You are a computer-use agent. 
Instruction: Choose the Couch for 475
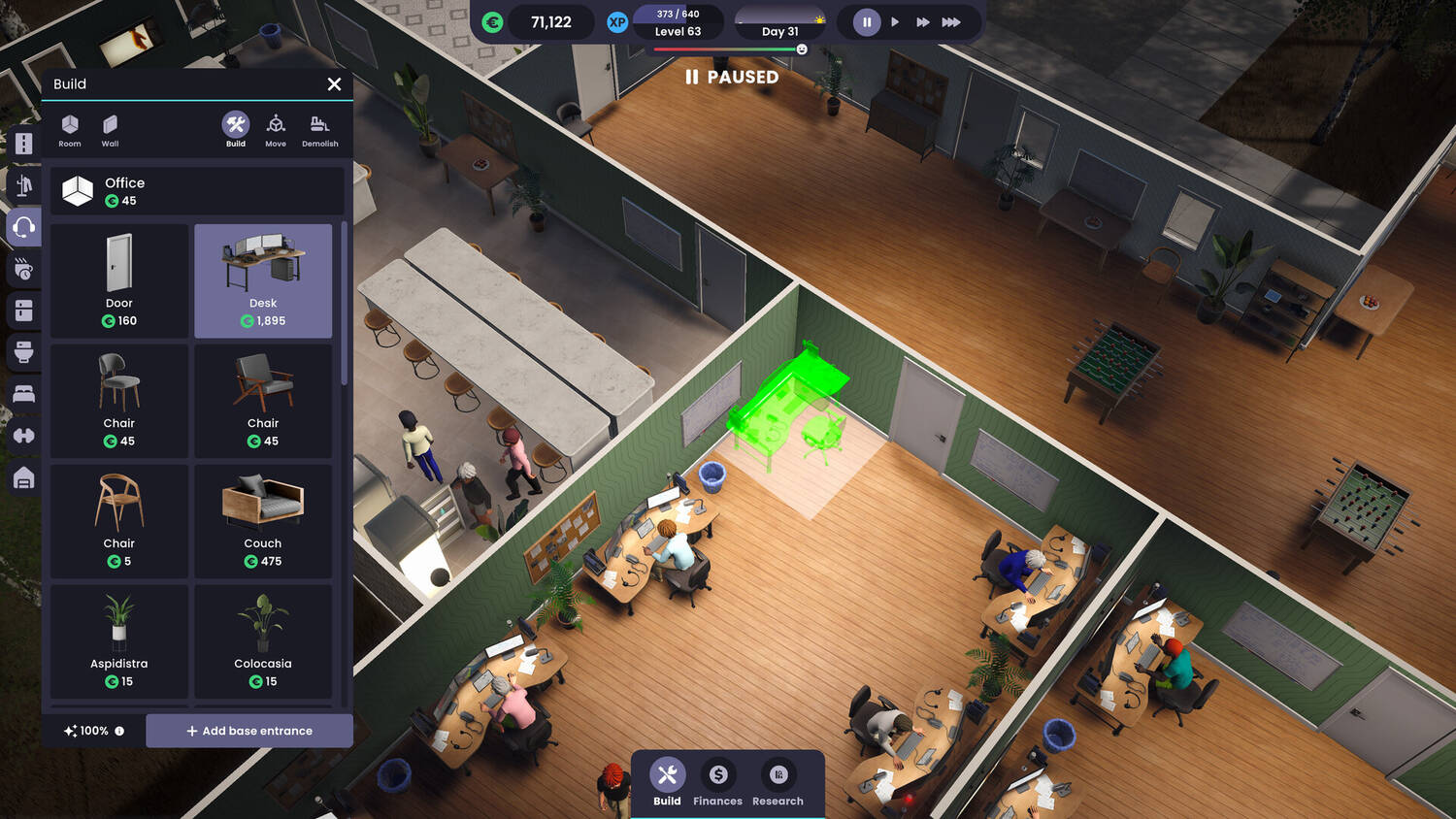[263, 521]
